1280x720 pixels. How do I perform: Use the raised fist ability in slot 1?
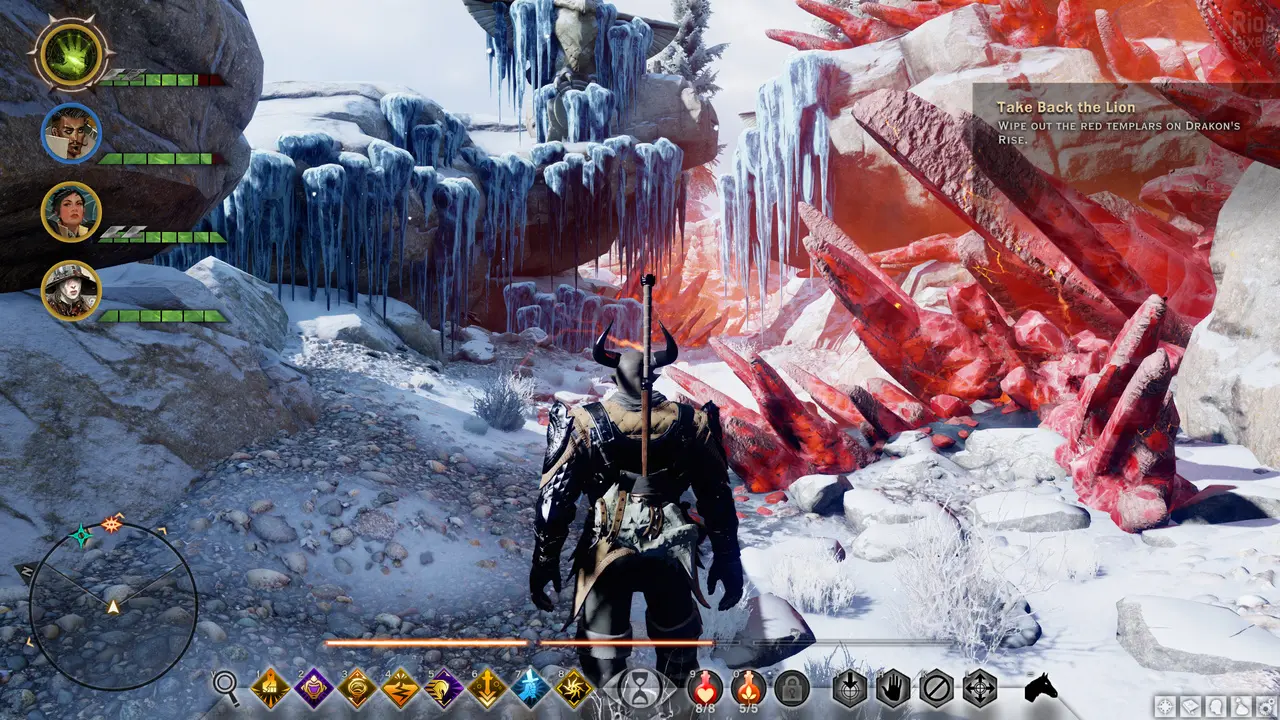270,688
